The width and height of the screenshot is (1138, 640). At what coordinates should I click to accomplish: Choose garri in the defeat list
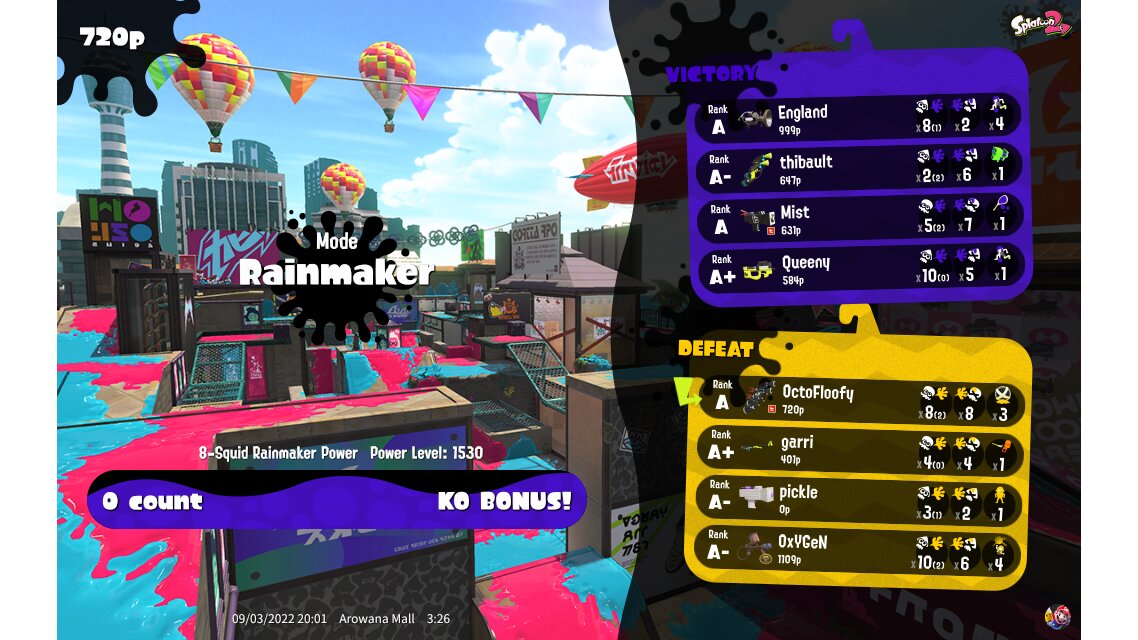coord(860,448)
